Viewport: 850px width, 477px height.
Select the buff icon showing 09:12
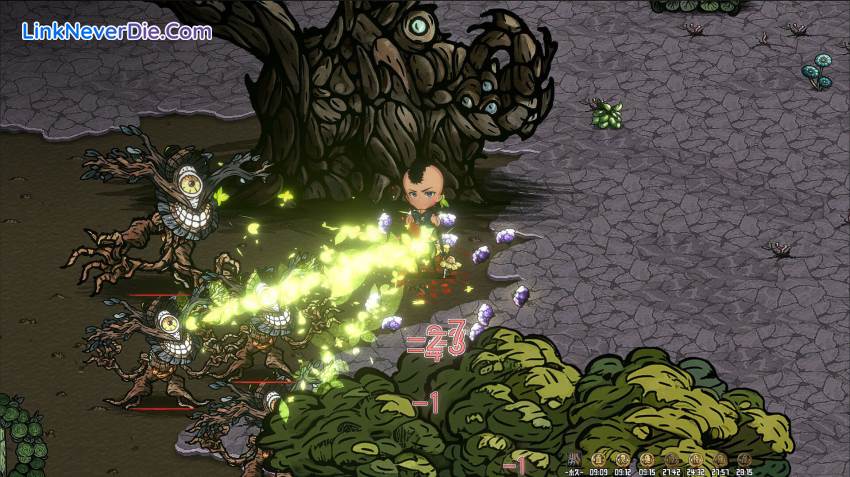(622, 460)
